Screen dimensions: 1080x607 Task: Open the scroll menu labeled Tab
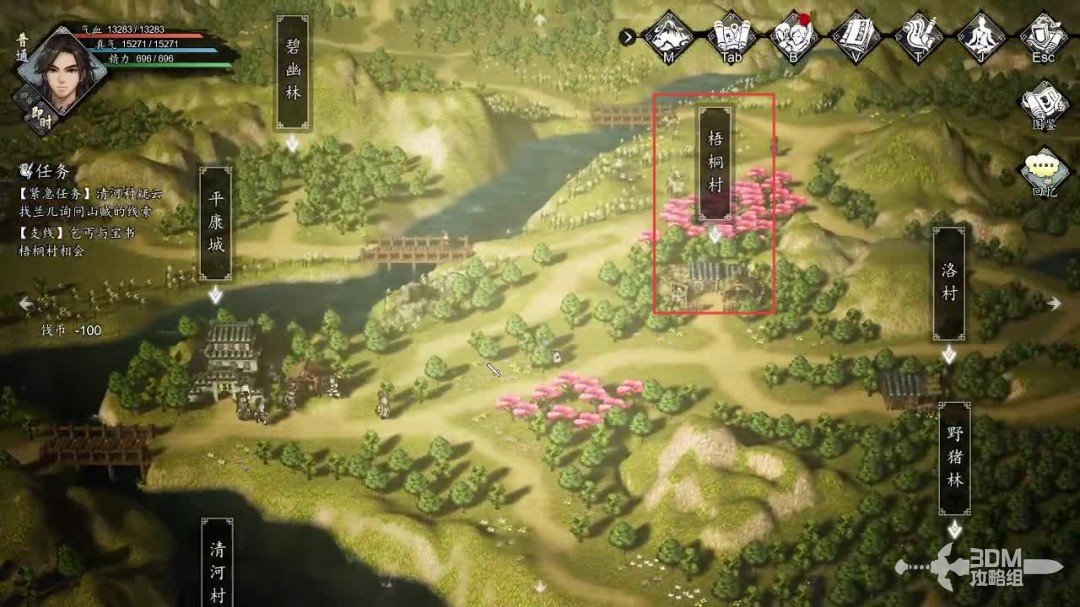731,36
